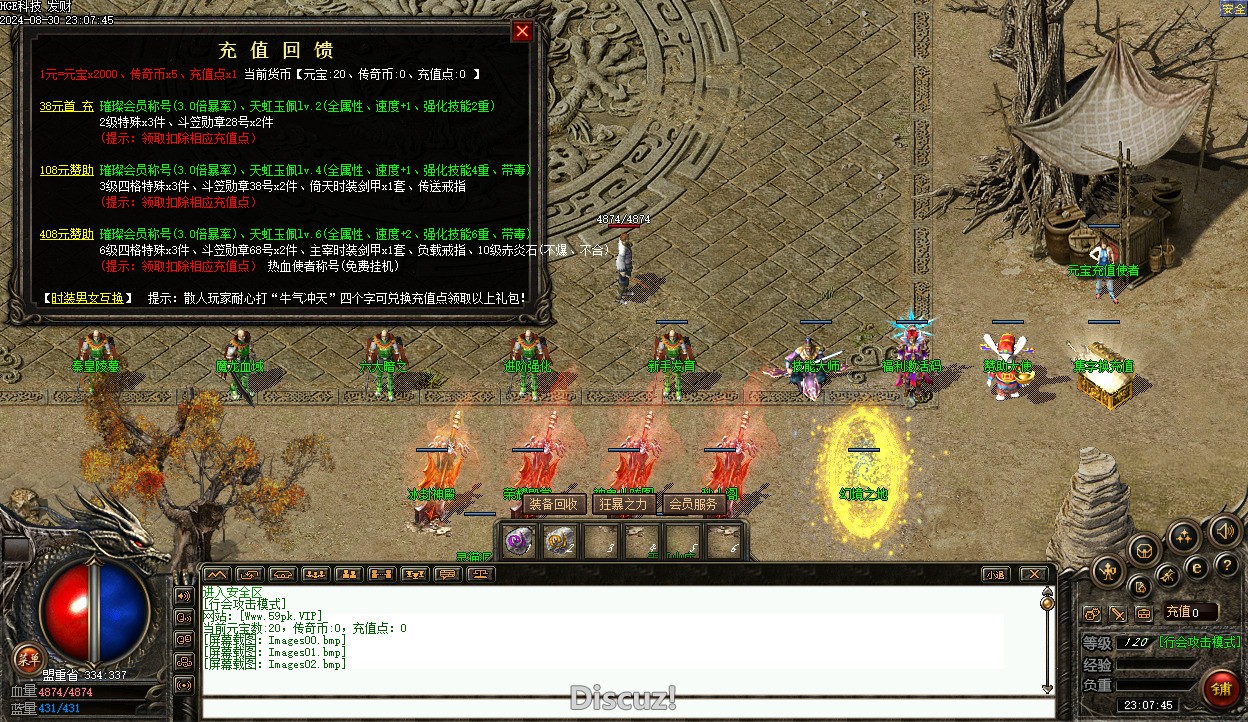This screenshot has width=1248, height=722.
Task: Open the bag chest round icon
Action: (1144, 548)
